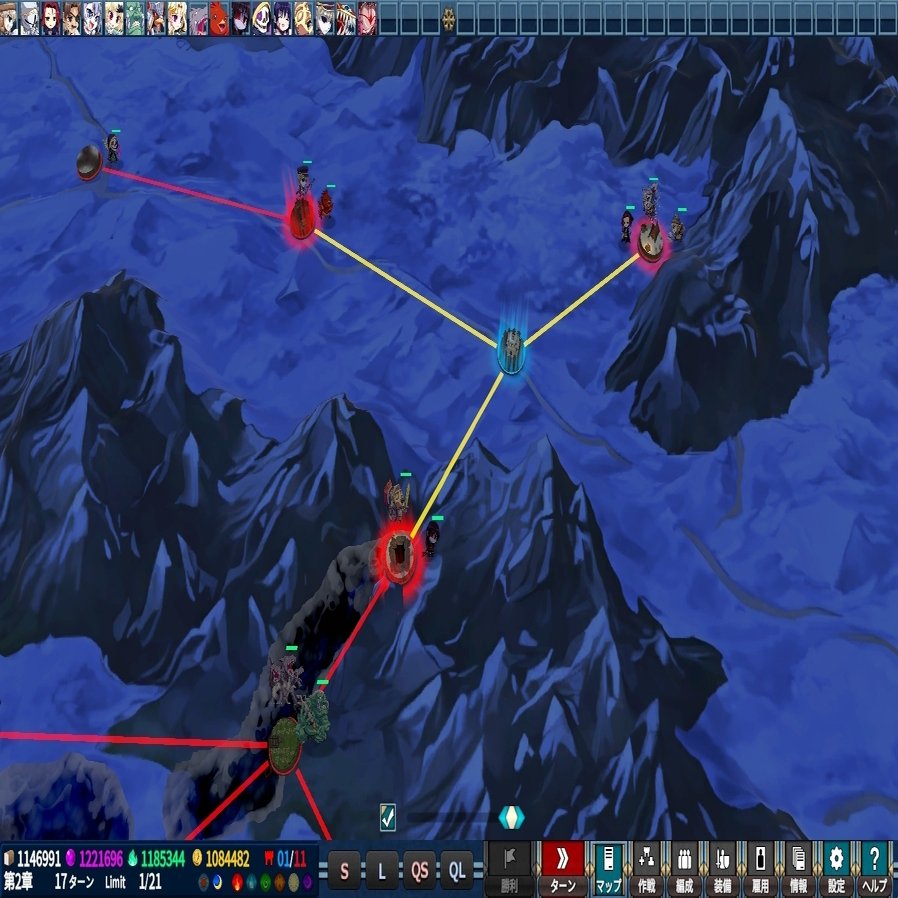
Task: Open the L load menu
Action: pos(381,868)
